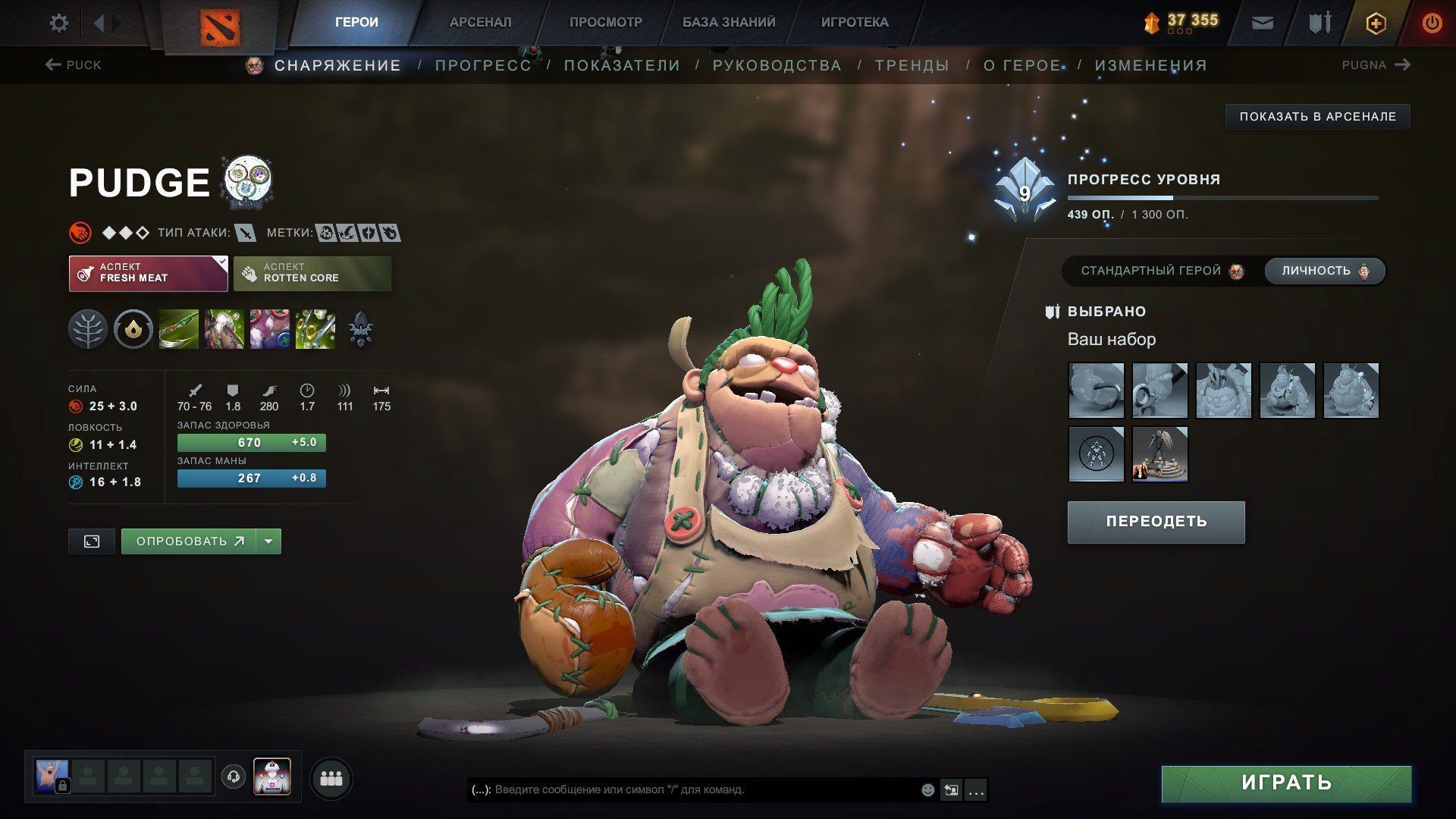Open the settings gear menu
1456x819 pixels.
tap(58, 24)
